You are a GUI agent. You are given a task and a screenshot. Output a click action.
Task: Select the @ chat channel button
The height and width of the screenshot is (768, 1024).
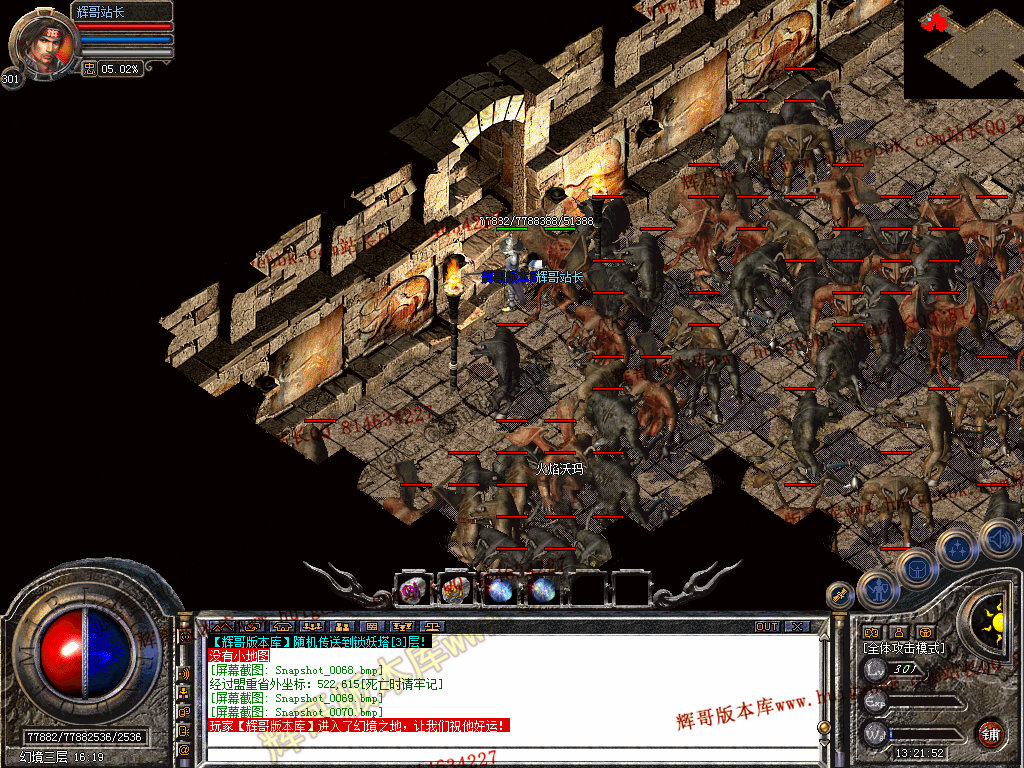[x=184, y=749]
